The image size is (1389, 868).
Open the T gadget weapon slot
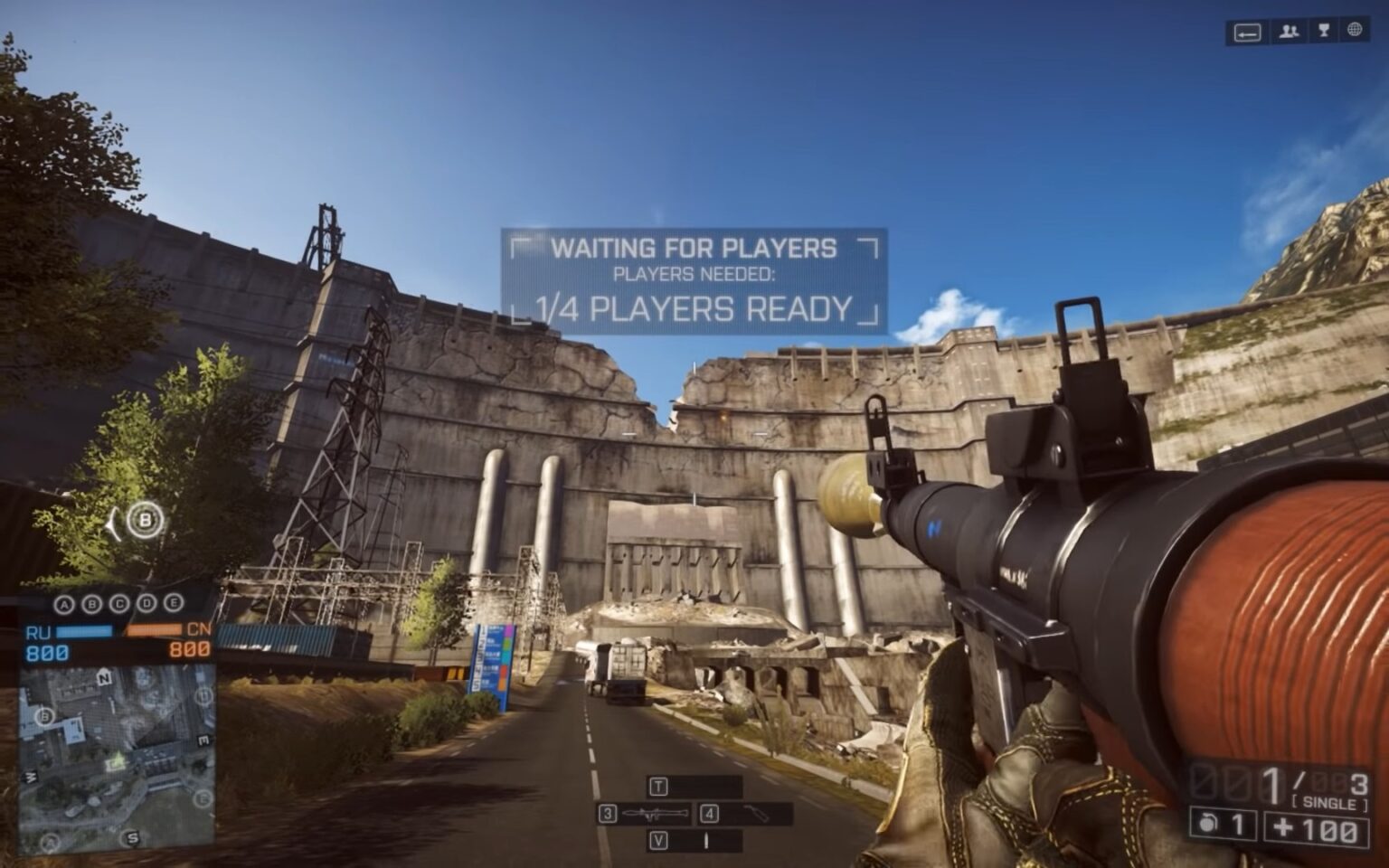[x=658, y=786]
